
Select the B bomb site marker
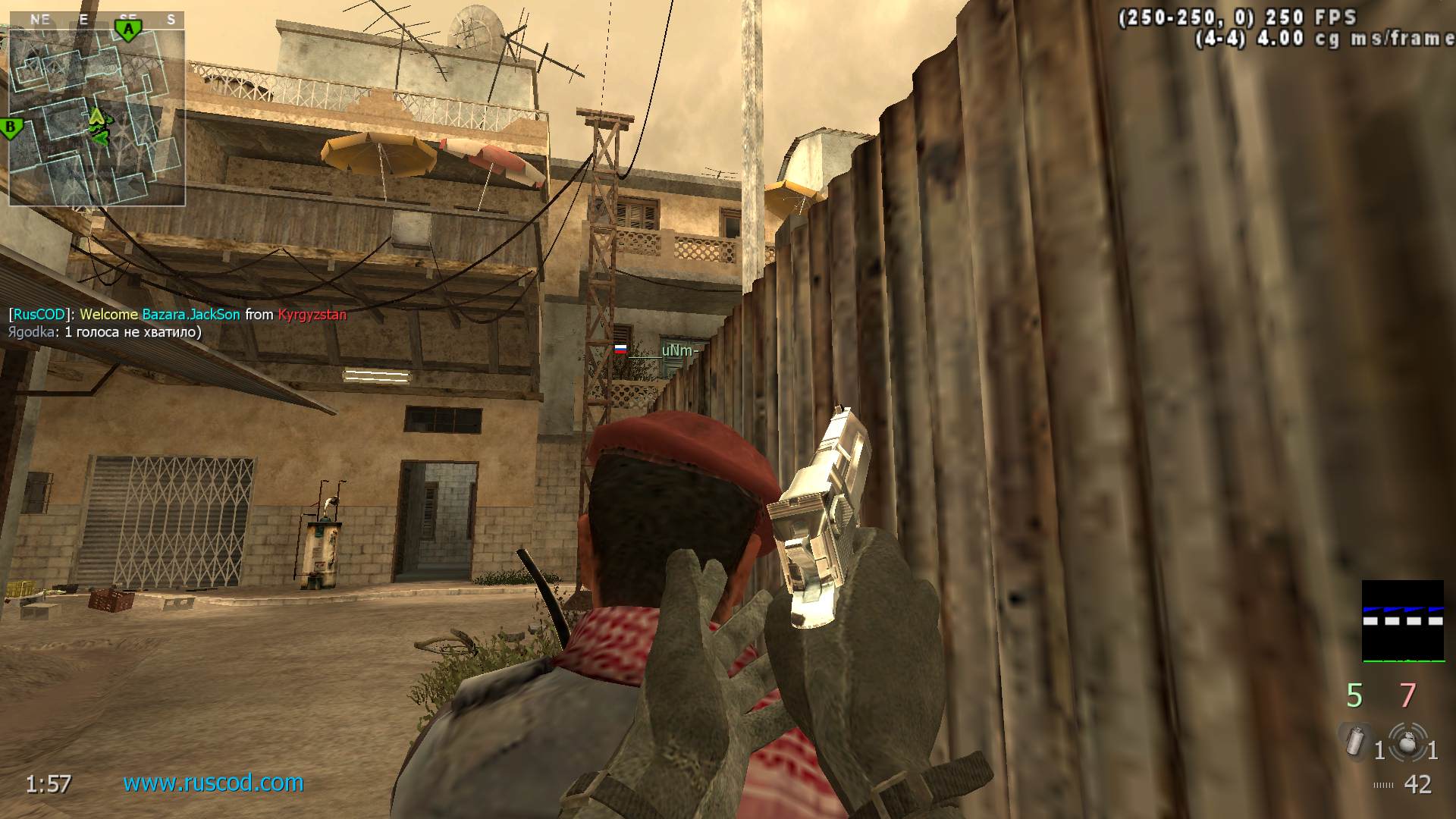coord(11,127)
